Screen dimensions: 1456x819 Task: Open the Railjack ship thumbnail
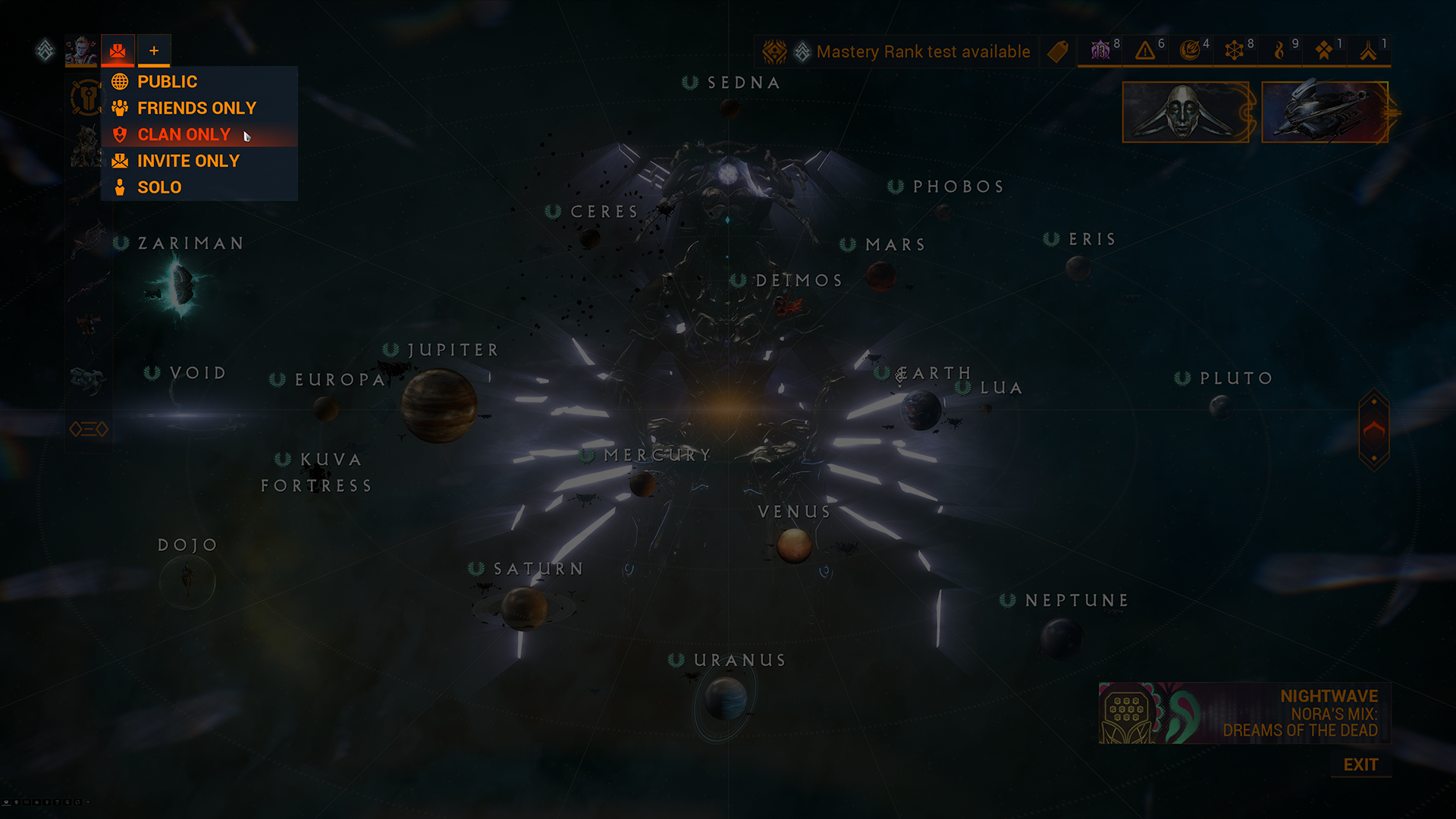click(1325, 112)
